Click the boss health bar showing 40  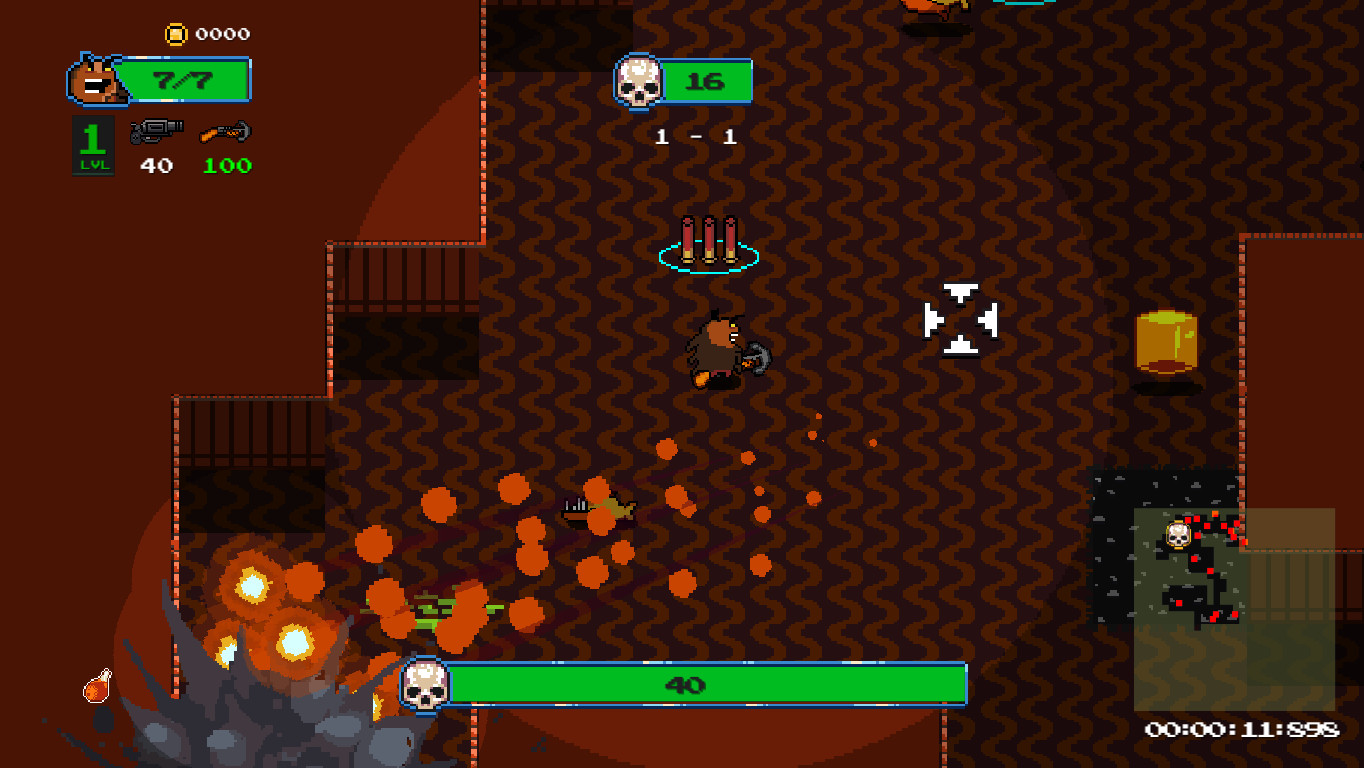[700, 686]
